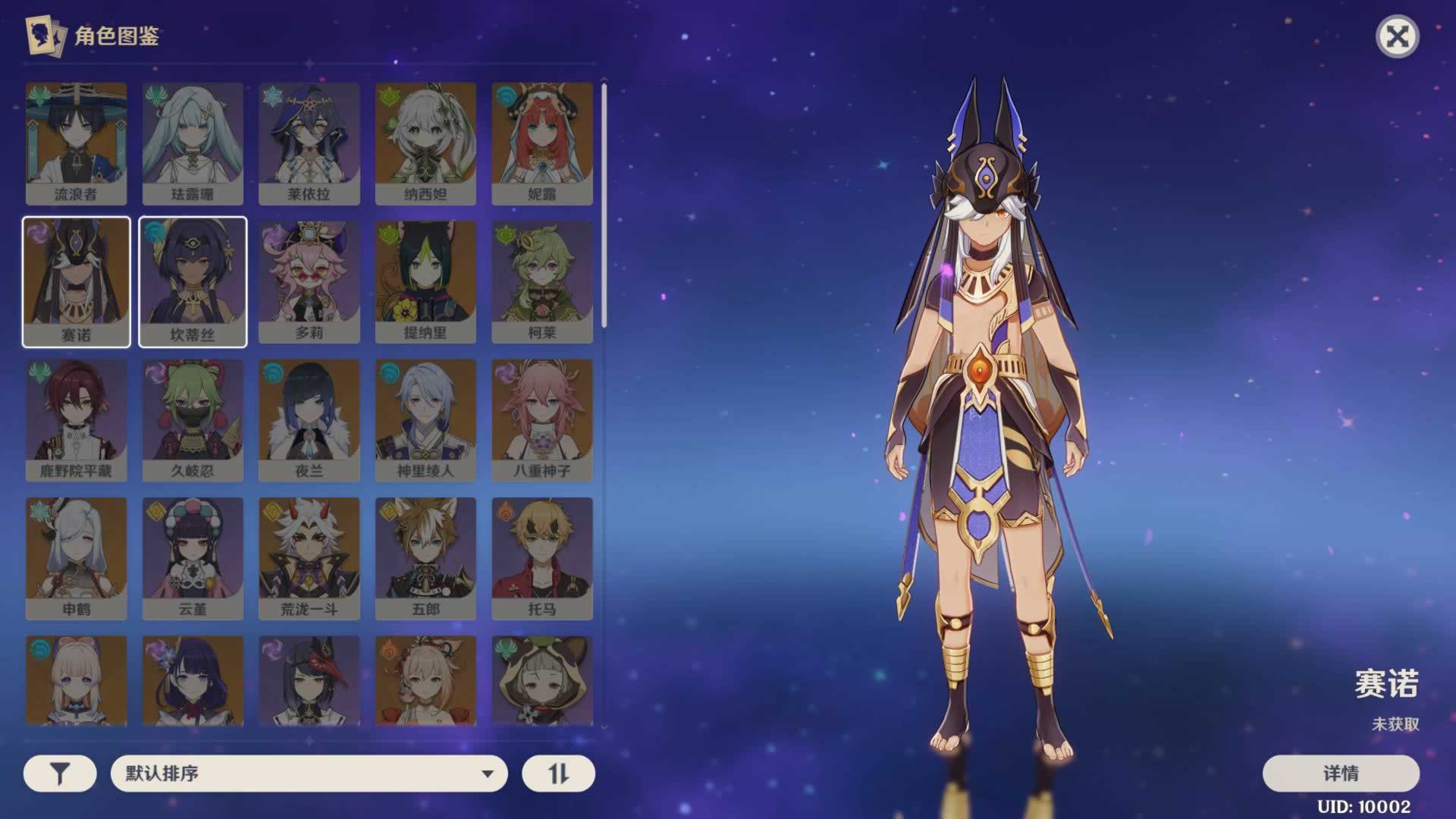Select the 久岐忍 character card
Viewport: 1456px width, 819px height.
click(193, 420)
